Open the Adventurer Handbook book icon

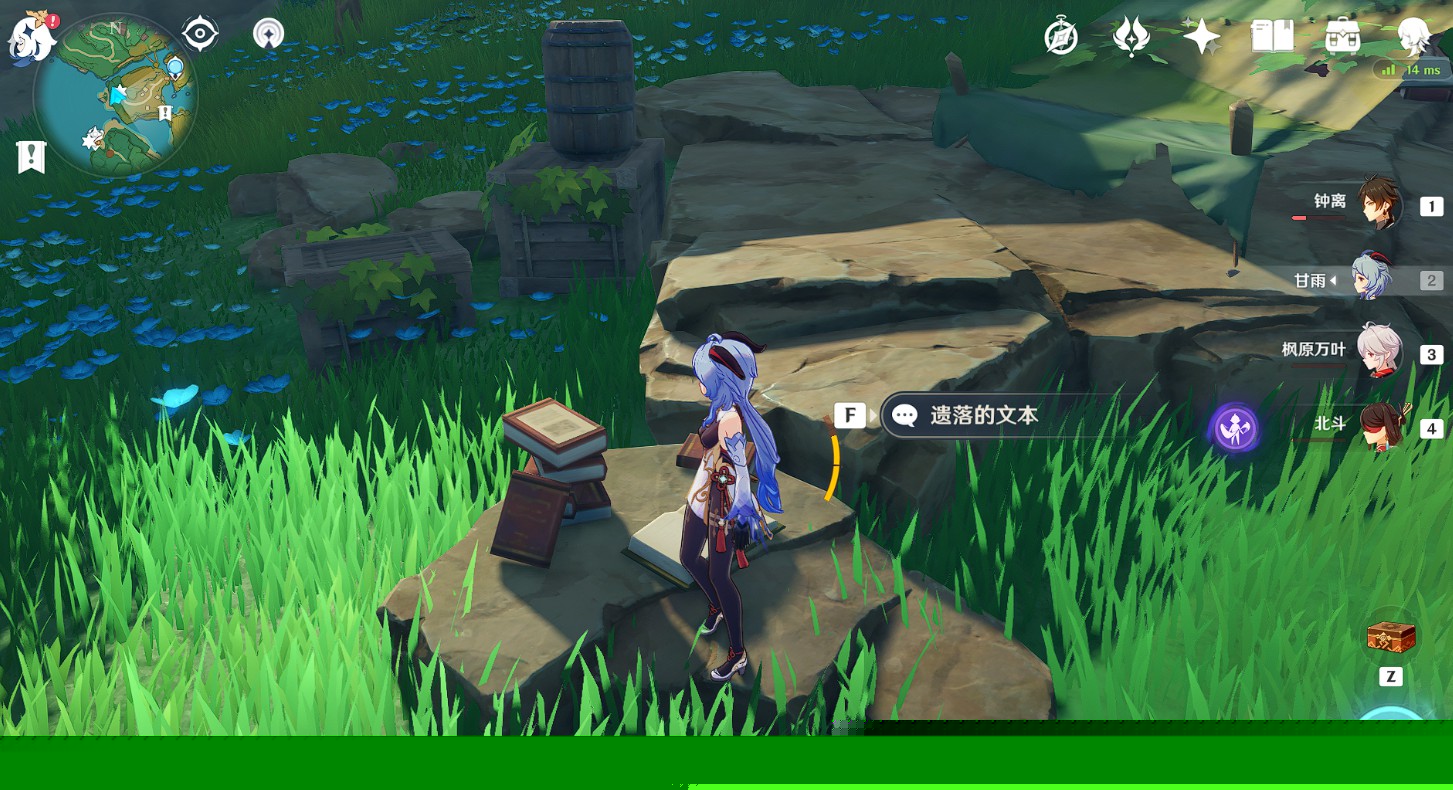[1272, 38]
